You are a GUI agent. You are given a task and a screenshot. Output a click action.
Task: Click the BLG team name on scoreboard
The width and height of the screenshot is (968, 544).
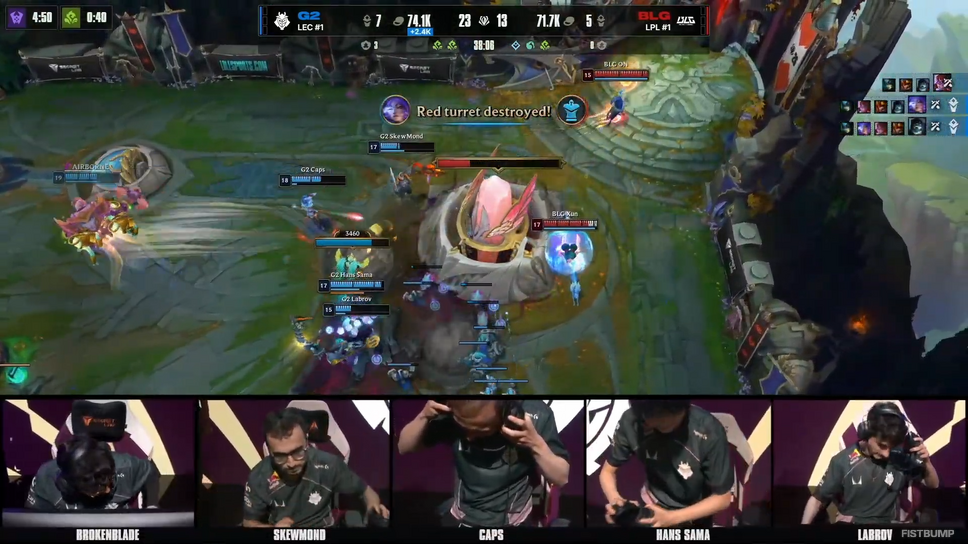click(x=655, y=16)
